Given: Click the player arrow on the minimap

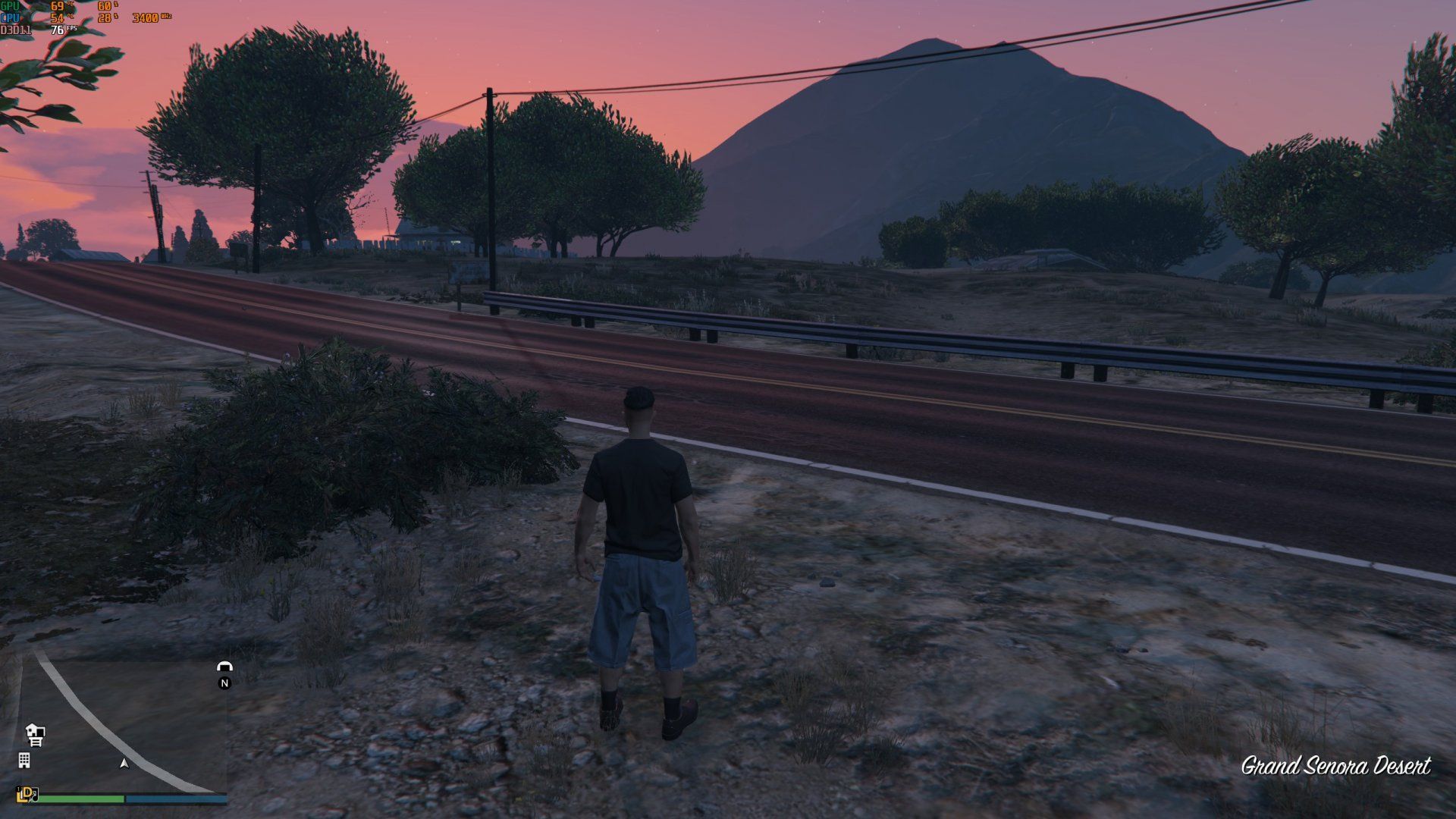Looking at the screenshot, I should pos(124,763).
